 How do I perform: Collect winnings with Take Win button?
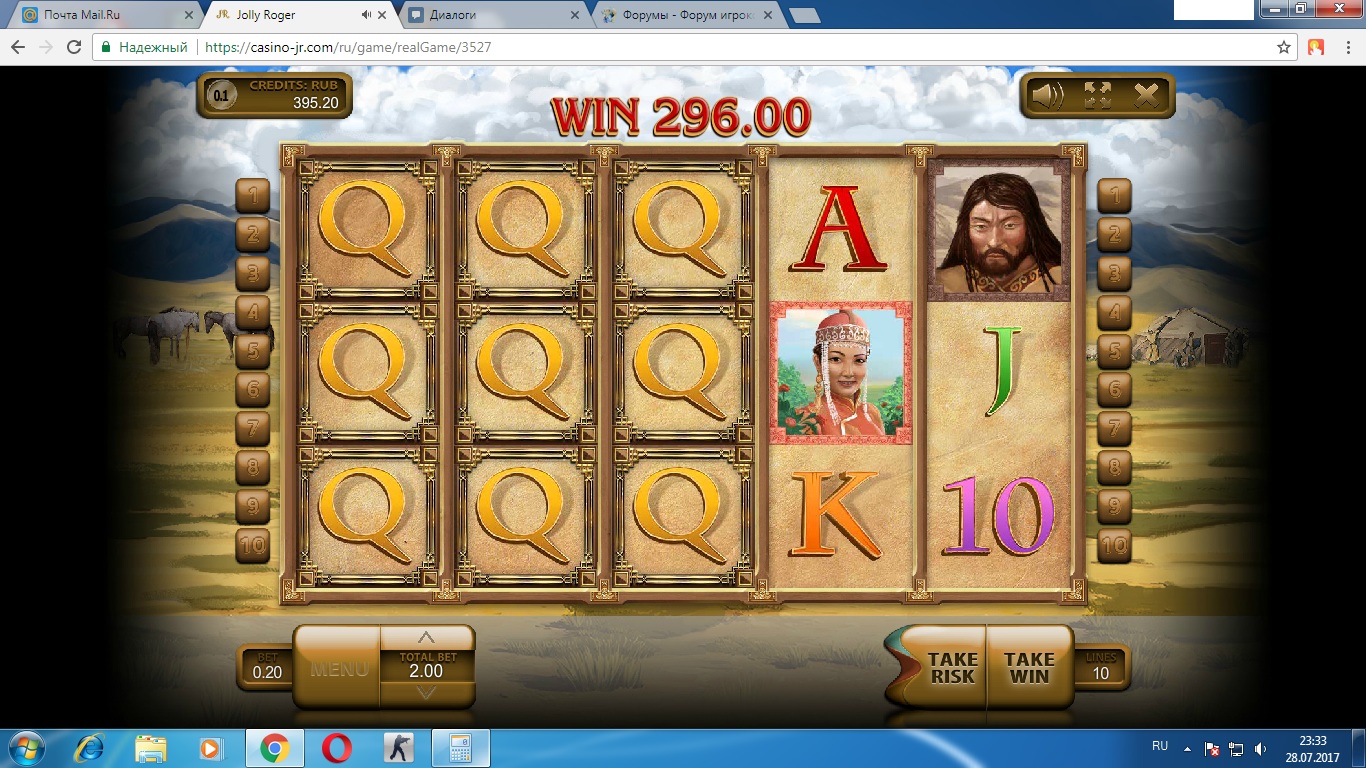1029,667
